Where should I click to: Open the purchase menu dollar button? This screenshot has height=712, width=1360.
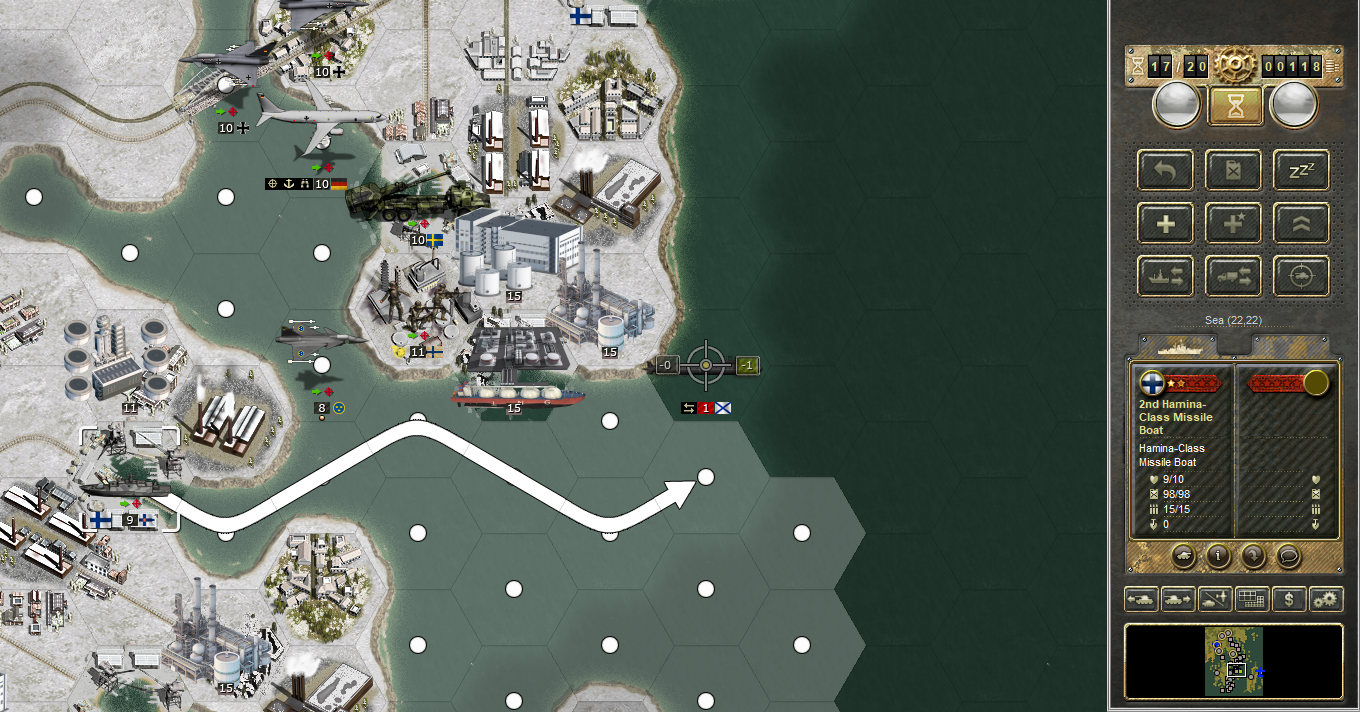(1290, 600)
